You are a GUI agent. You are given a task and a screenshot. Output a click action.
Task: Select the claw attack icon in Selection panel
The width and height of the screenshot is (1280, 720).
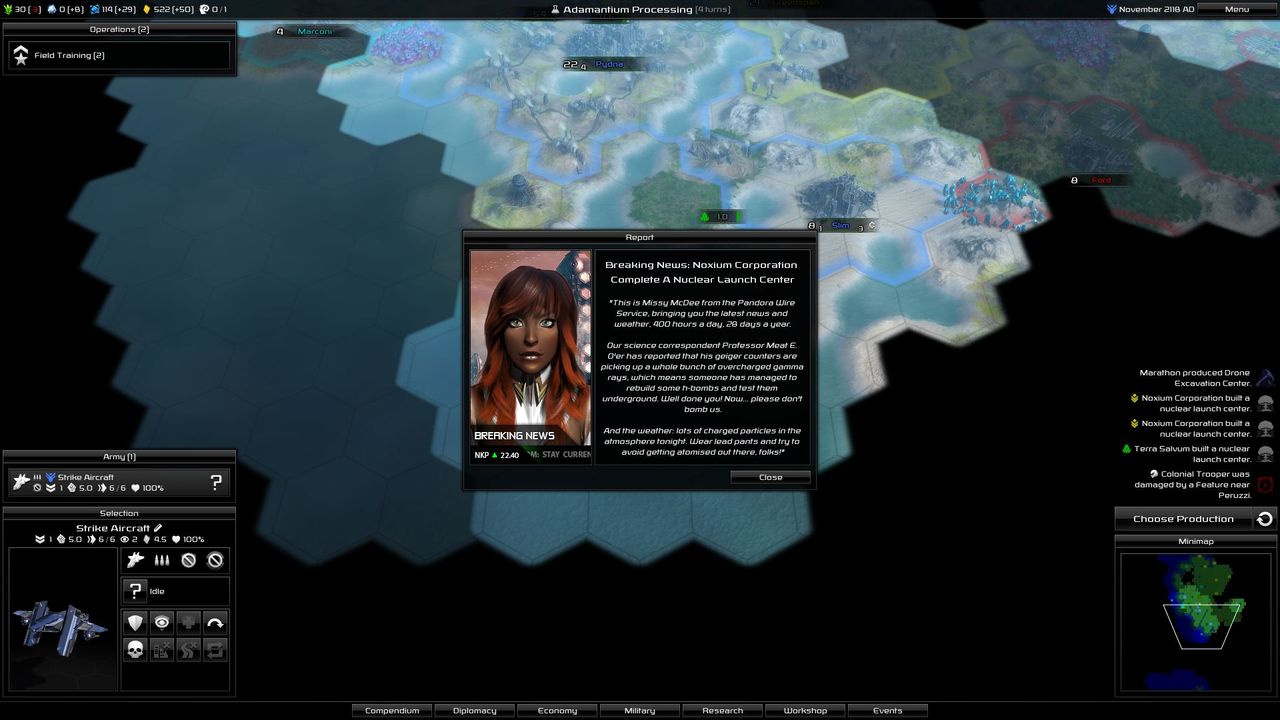pos(134,559)
